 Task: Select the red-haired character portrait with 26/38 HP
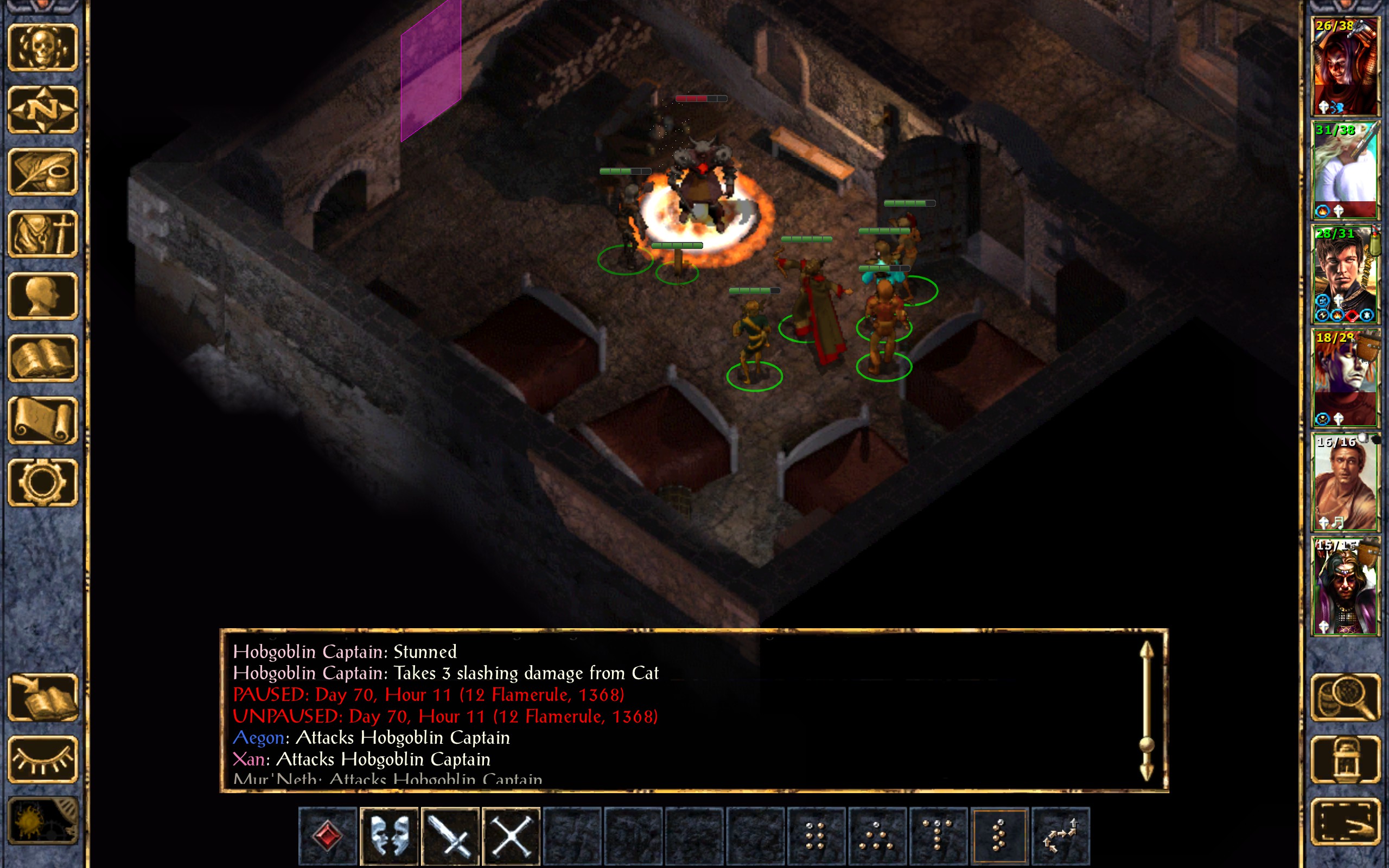tap(1345, 66)
